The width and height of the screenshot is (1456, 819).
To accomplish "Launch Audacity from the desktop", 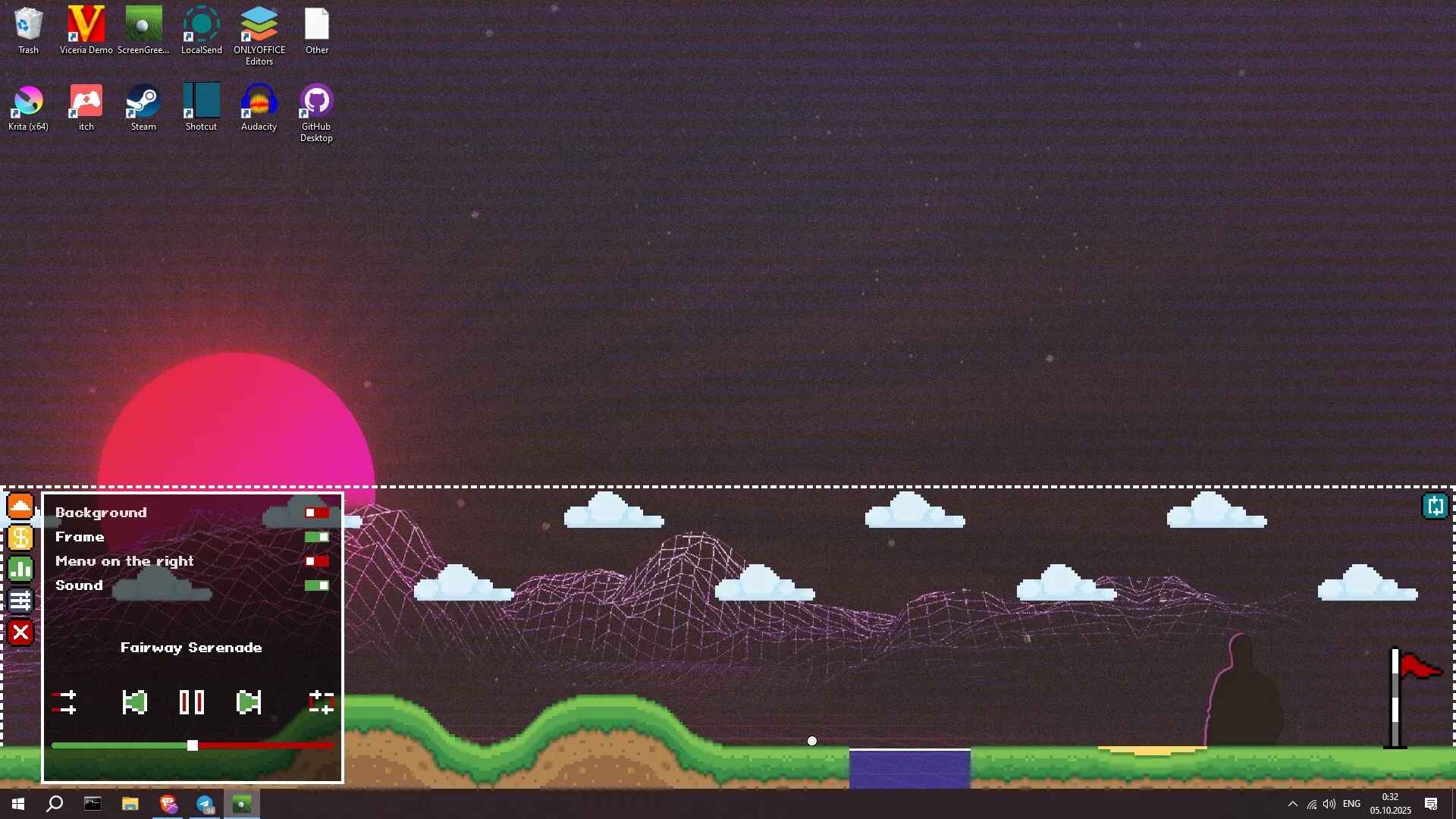I will [259, 101].
